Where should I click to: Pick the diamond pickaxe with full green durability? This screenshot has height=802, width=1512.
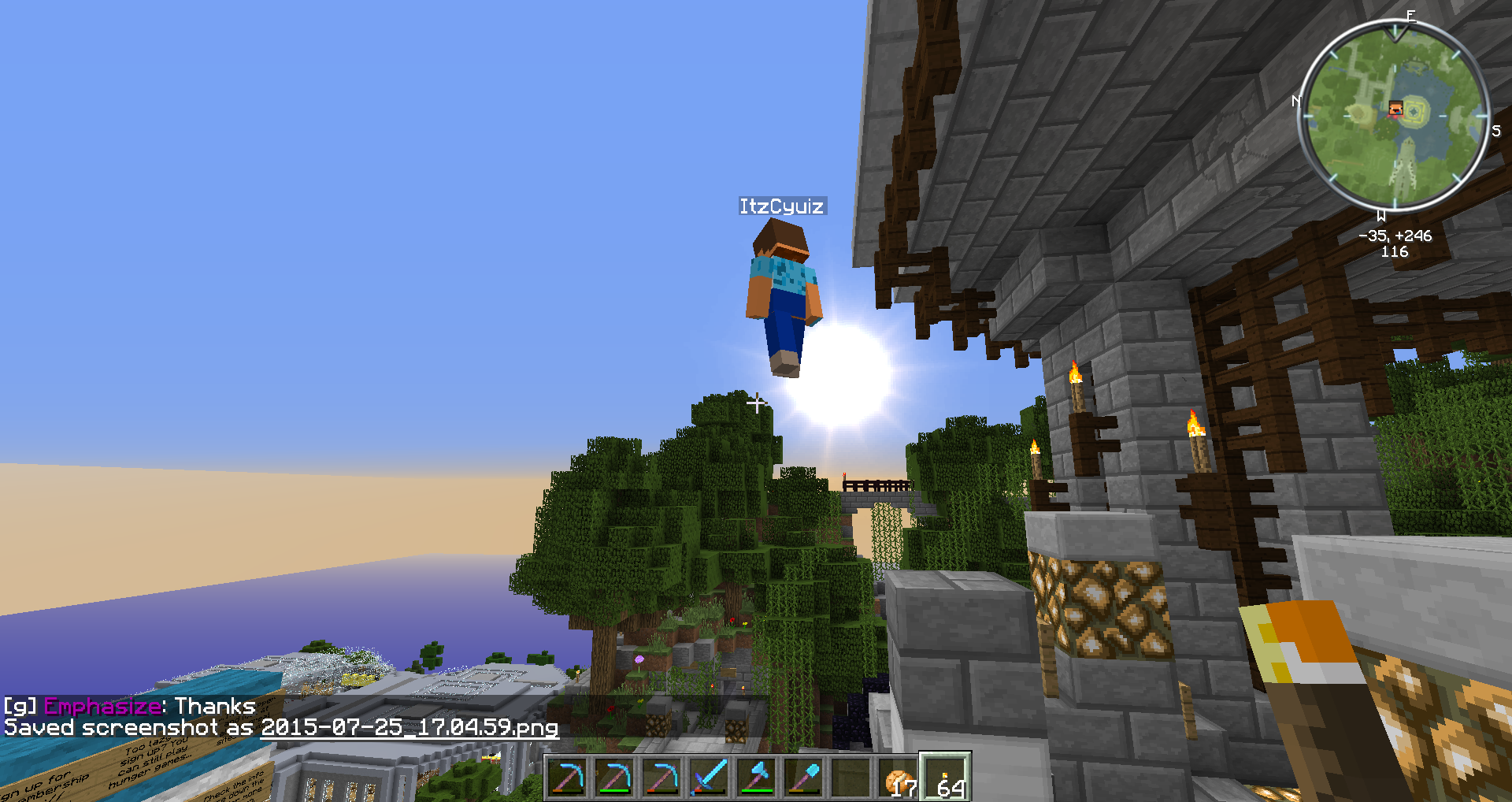(614, 777)
